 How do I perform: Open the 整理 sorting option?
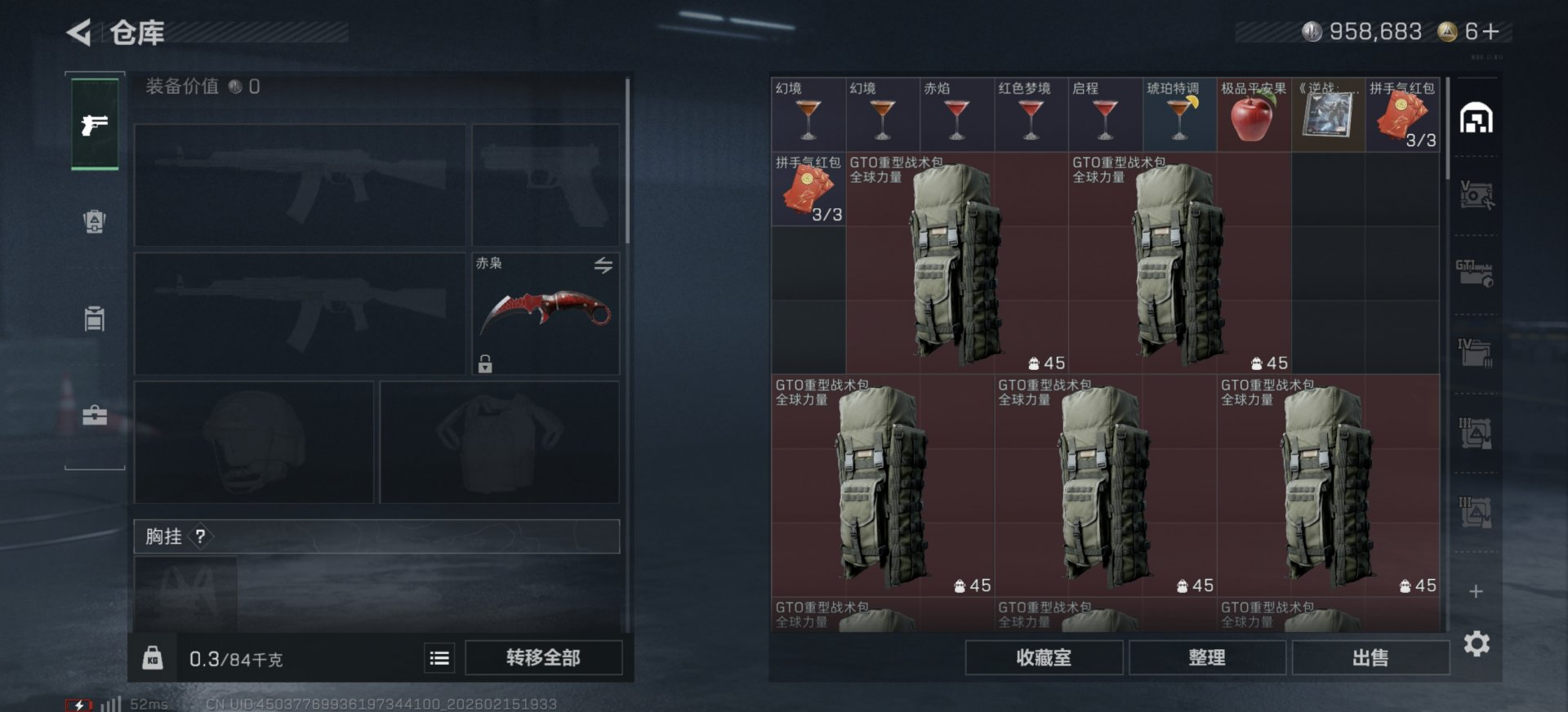1206,657
